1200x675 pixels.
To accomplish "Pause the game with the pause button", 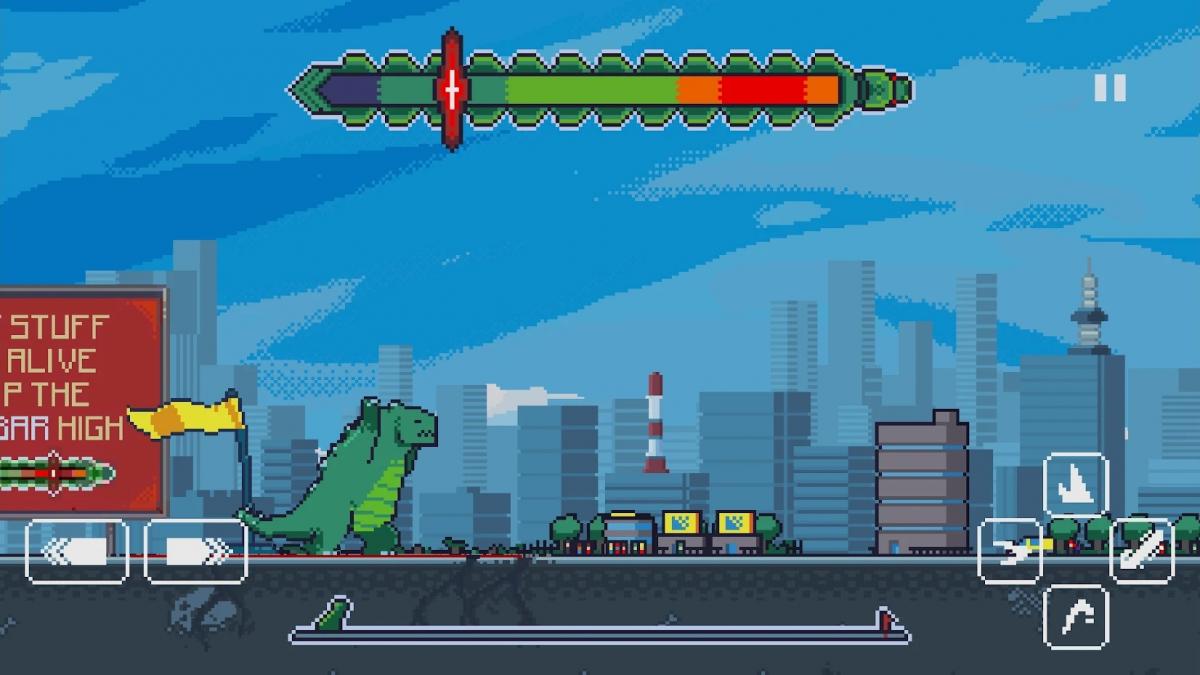I will click(1109, 88).
